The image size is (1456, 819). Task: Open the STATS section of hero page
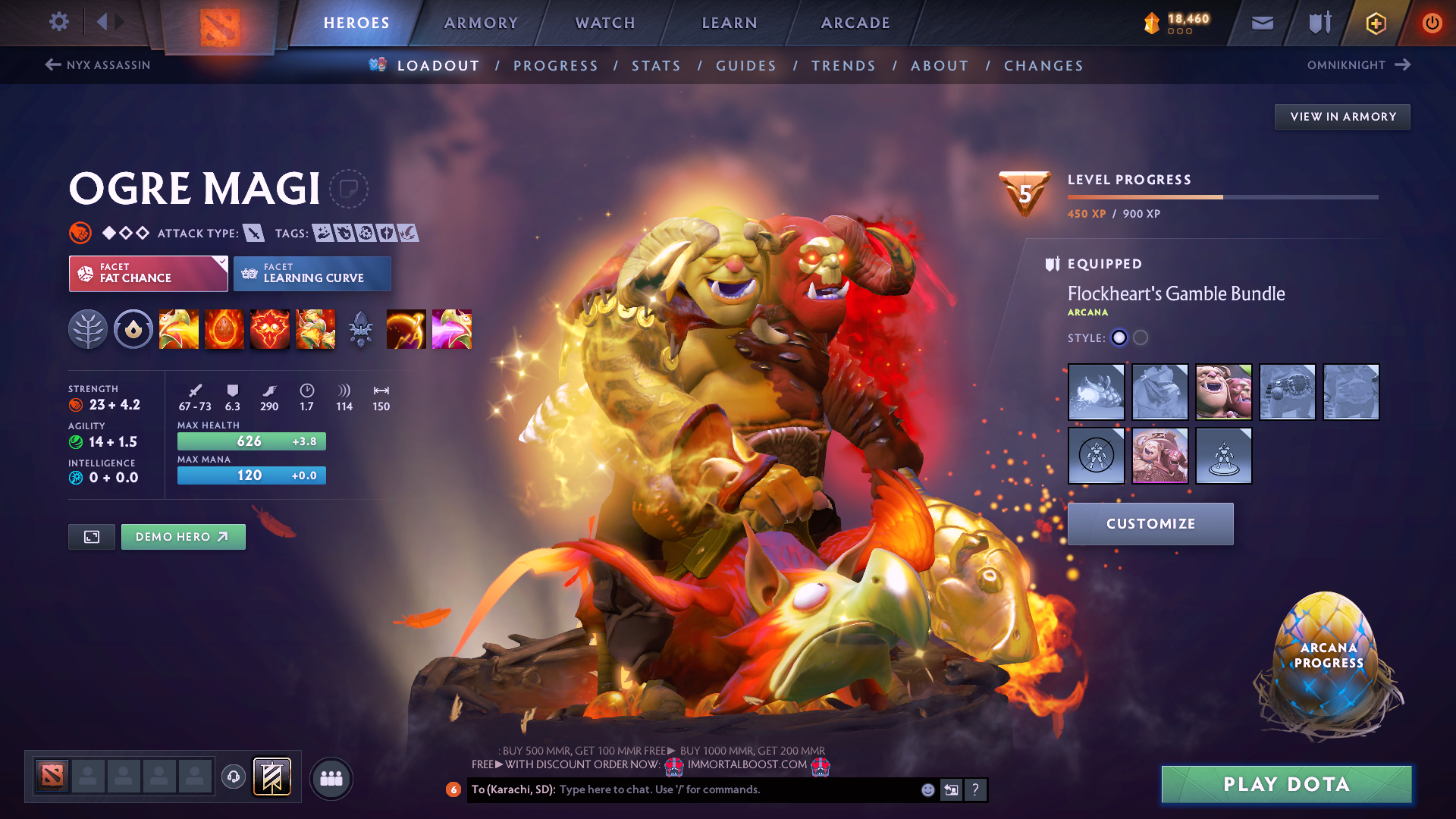(656, 65)
